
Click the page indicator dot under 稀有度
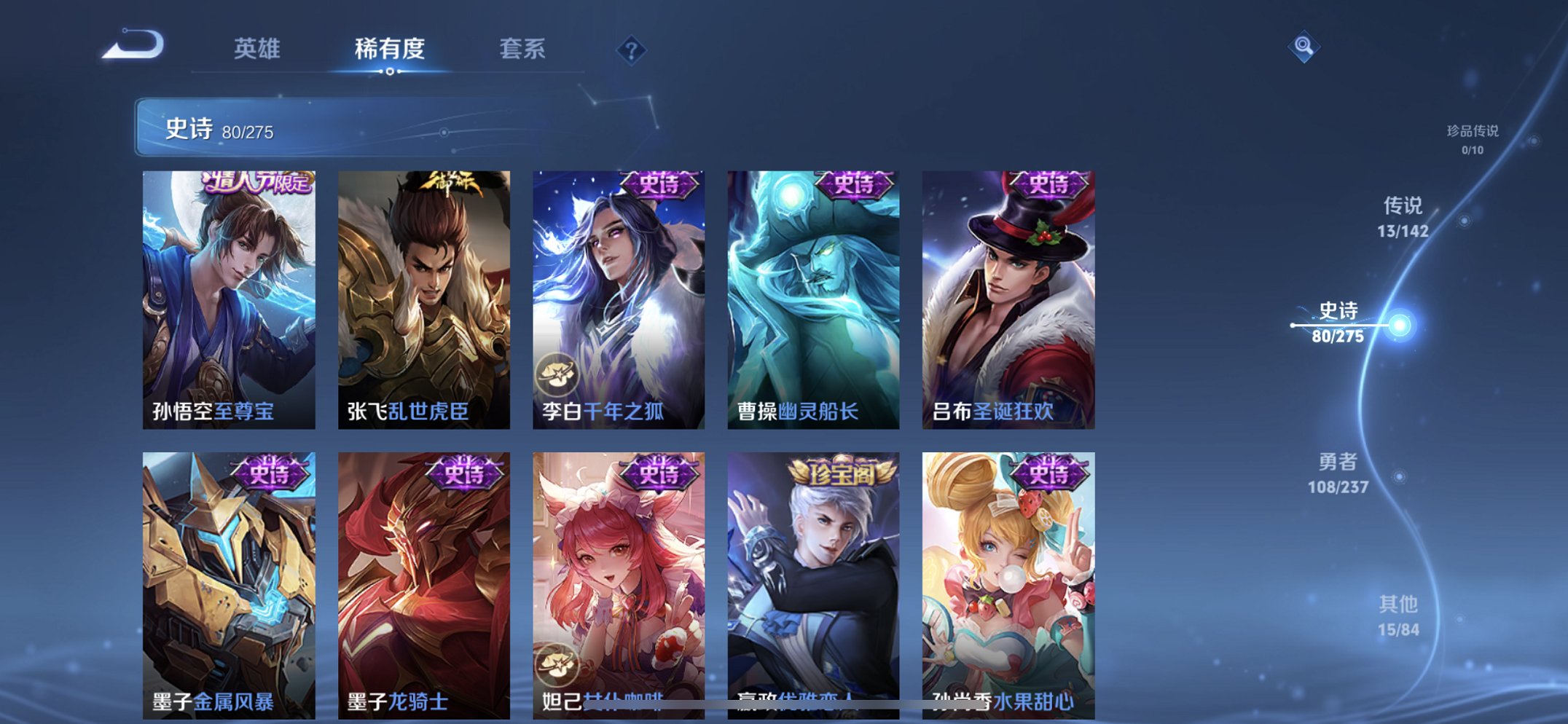[390, 73]
